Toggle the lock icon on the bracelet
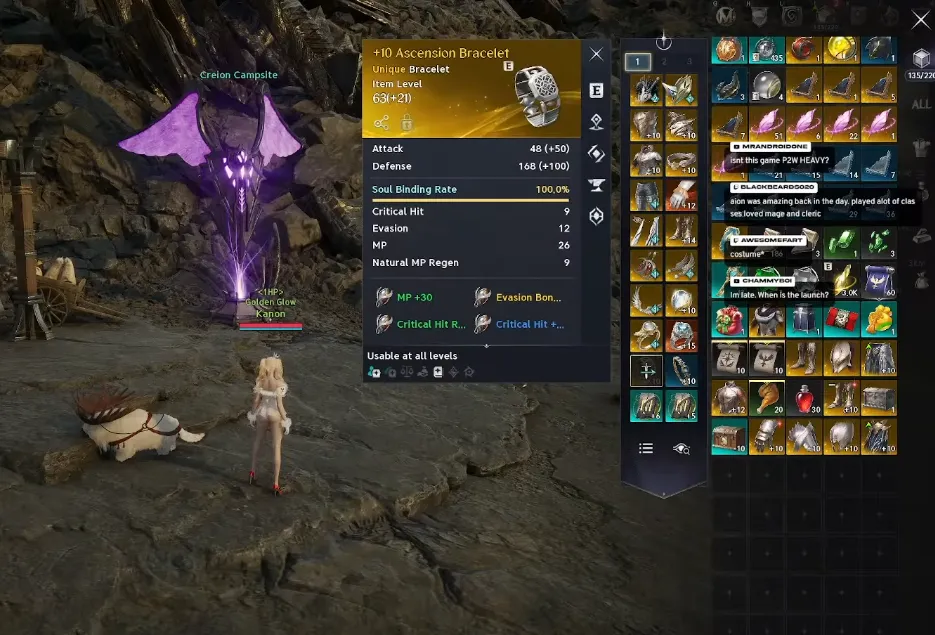The width and height of the screenshot is (935, 635). pyautogui.click(x=407, y=123)
